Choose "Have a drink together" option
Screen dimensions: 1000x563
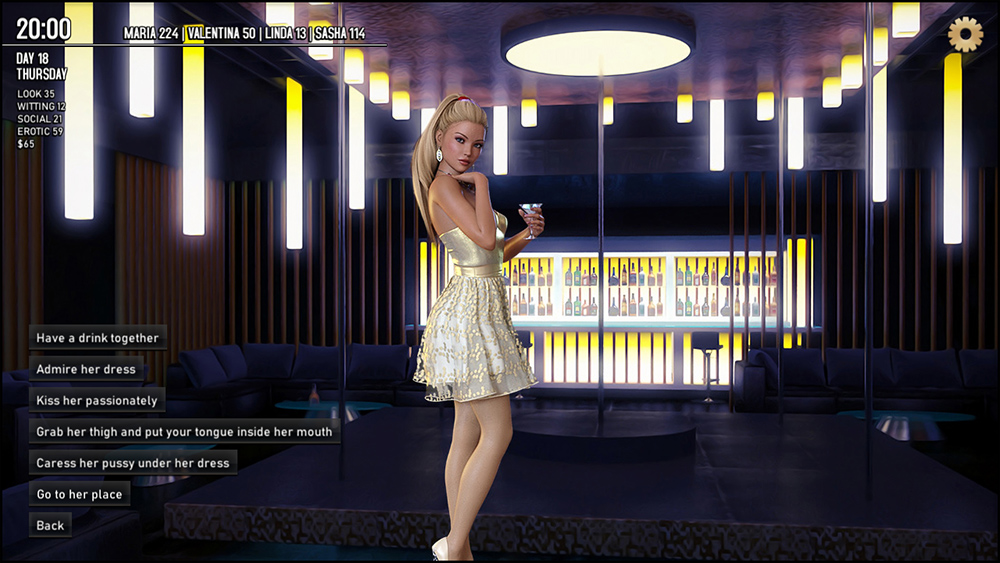pyautogui.click(x=98, y=338)
